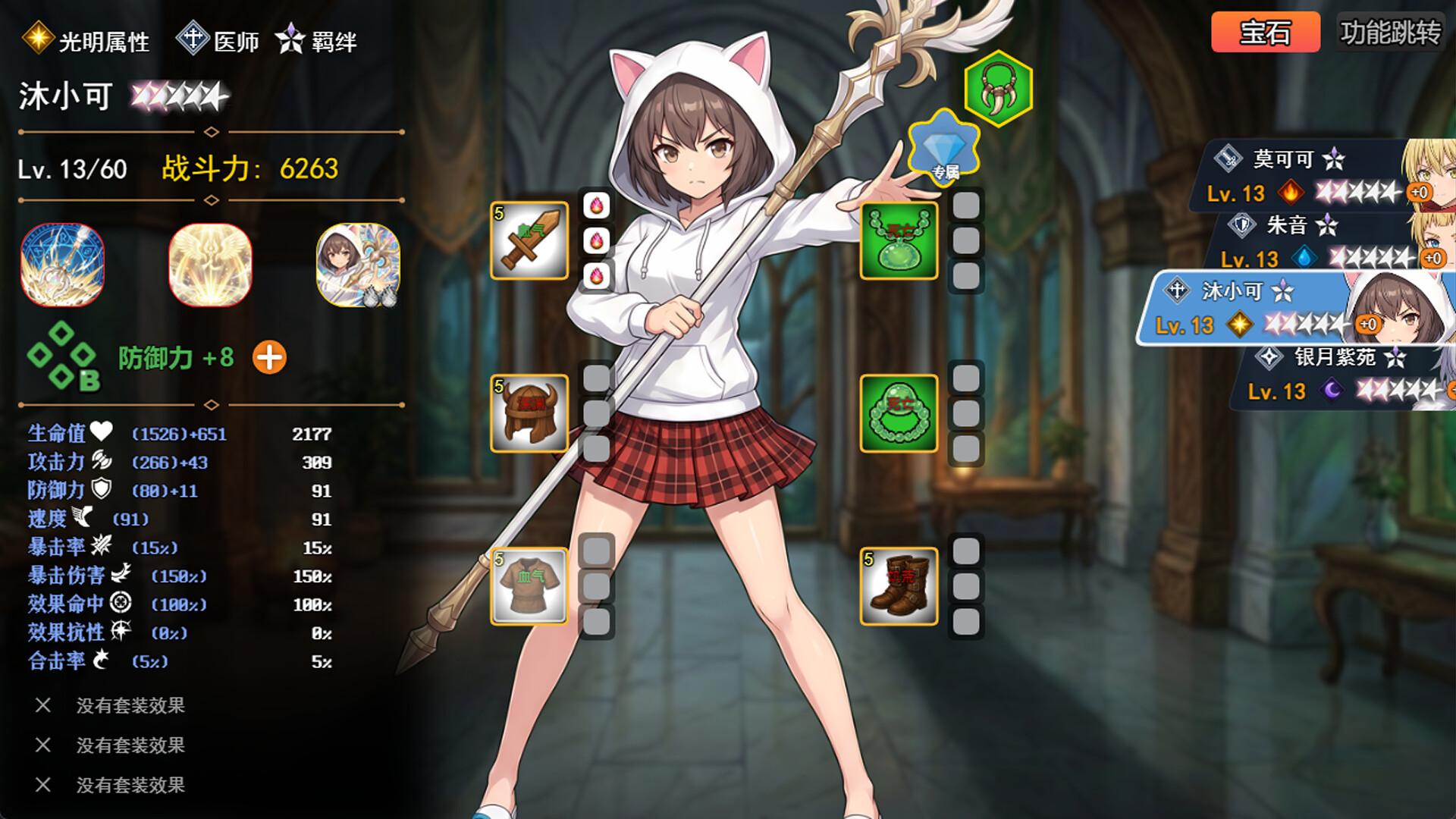Open the 功能跳转 panel
The height and width of the screenshot is (819, 1456).
[x=1389, y=30]
